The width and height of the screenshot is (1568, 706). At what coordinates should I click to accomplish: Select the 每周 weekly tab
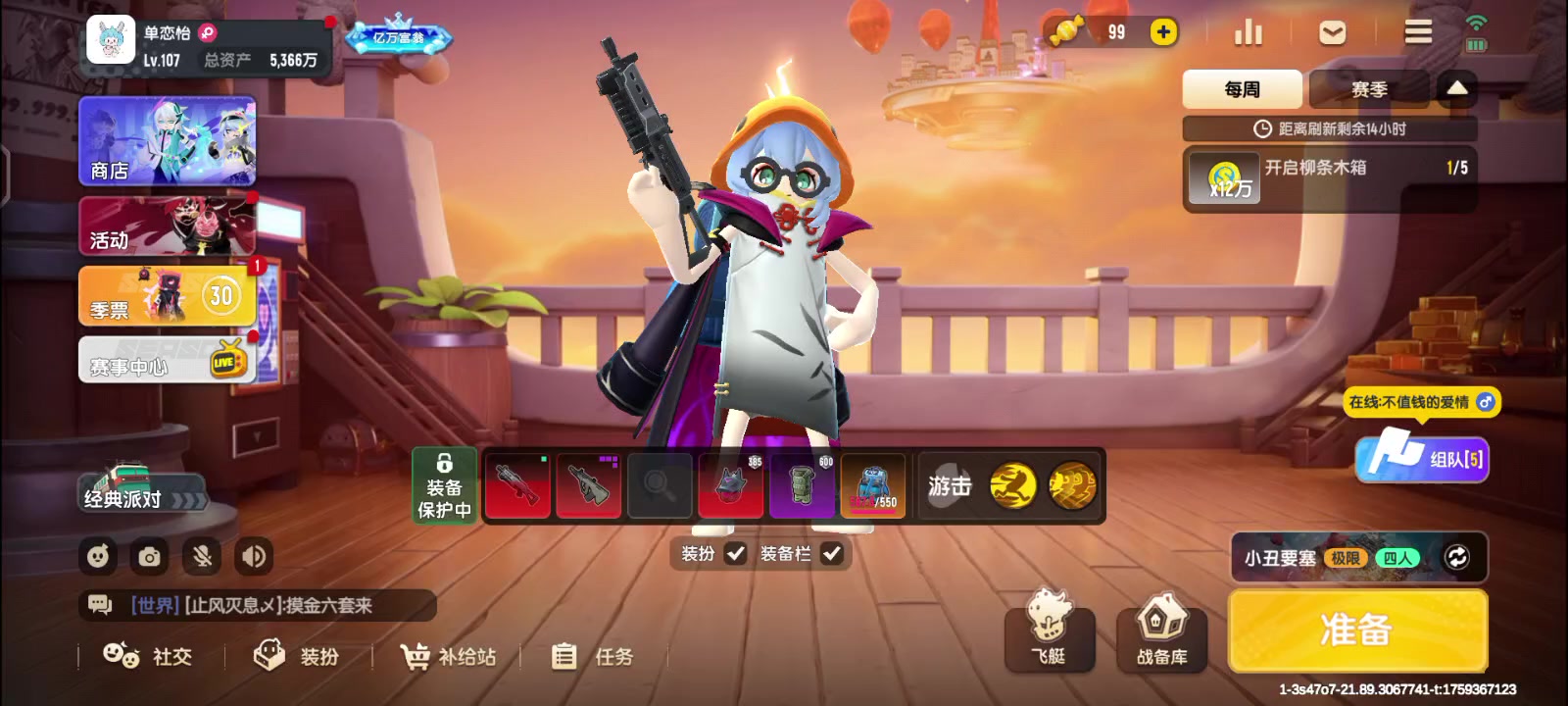[x=1242, y=89]
